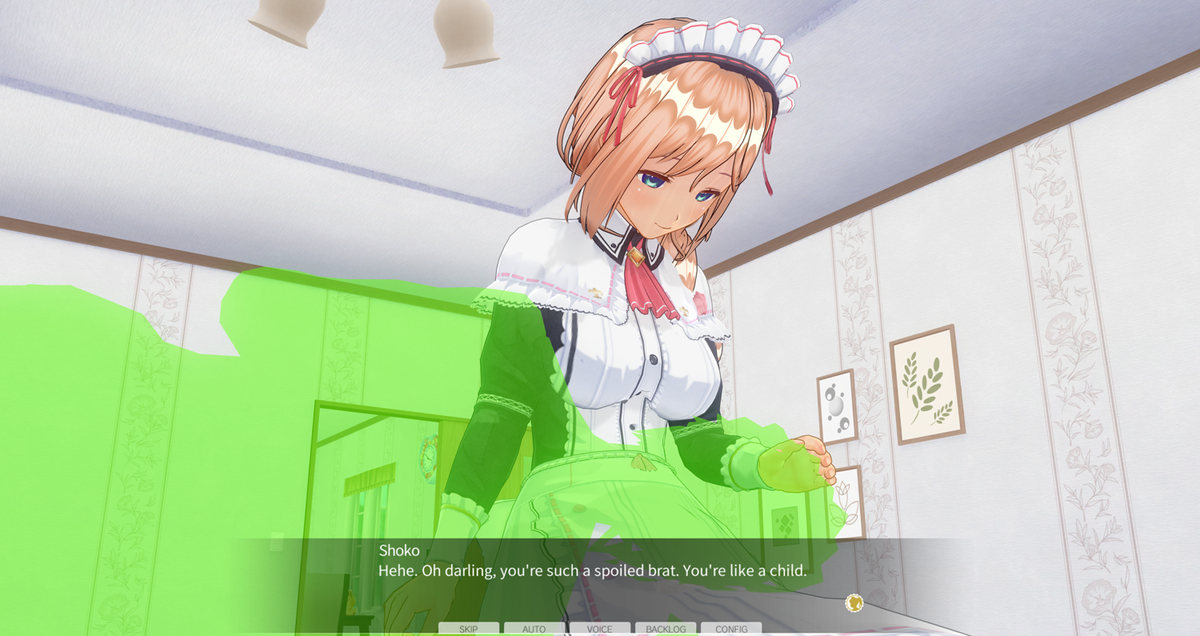Image resolution: width=1200 pixels, height=636 pixels.
Task: Activate the SKIP button
Action: 468,629
